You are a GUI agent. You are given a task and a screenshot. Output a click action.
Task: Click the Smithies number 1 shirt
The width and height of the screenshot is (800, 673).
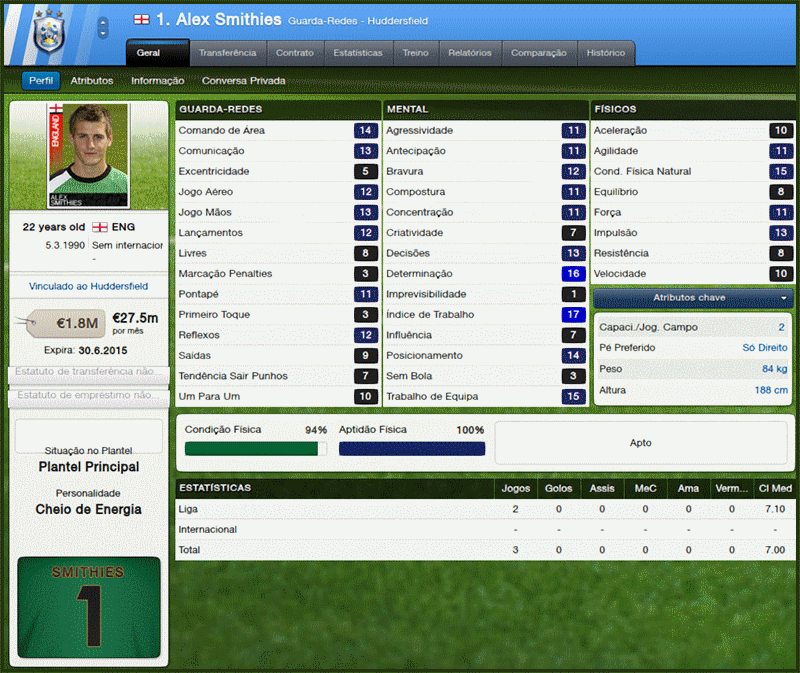pyautogui.click(x=89, y=608)
